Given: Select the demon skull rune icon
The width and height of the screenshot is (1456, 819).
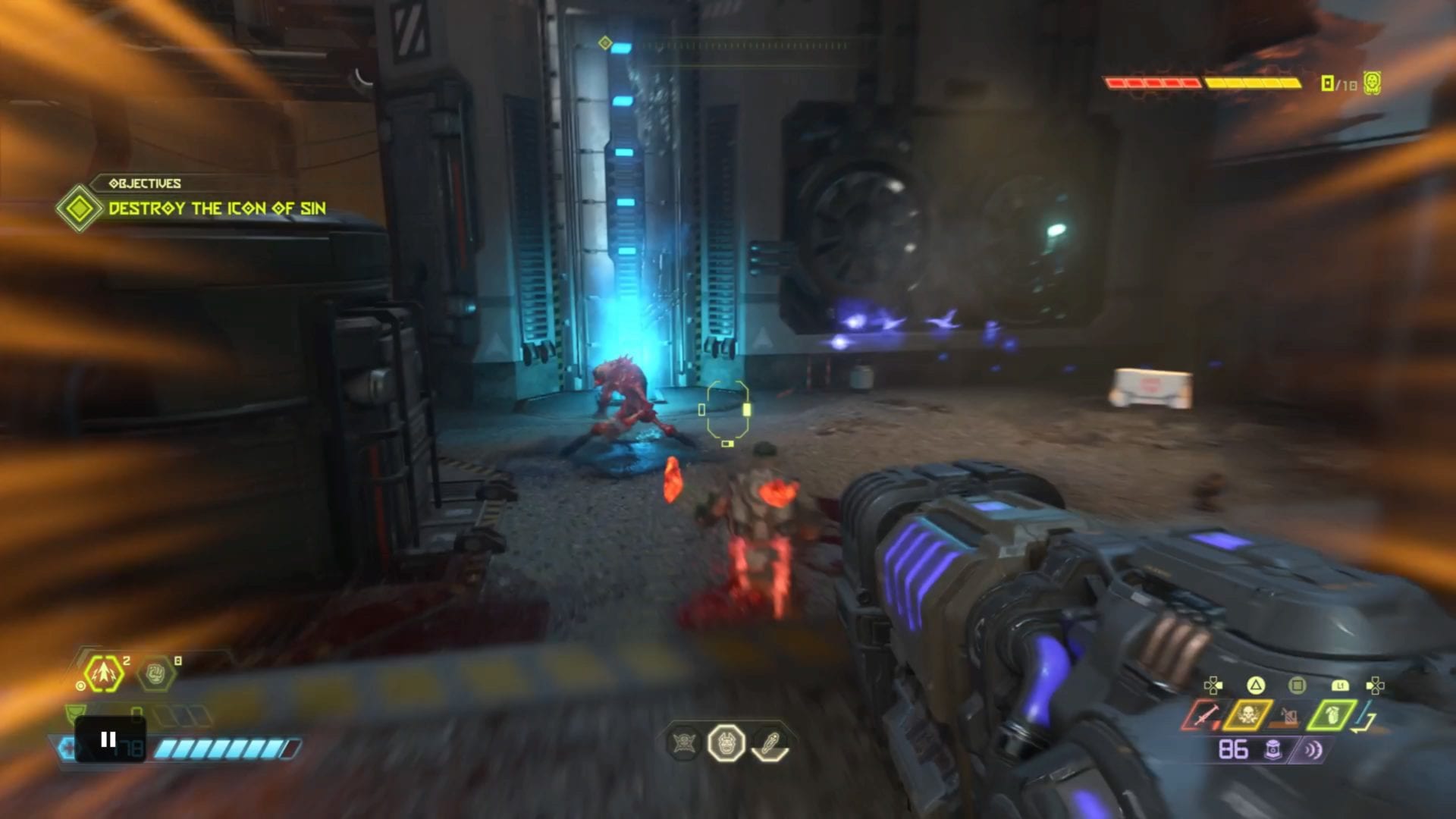Looking at the screenshot, I should (726, 743).
